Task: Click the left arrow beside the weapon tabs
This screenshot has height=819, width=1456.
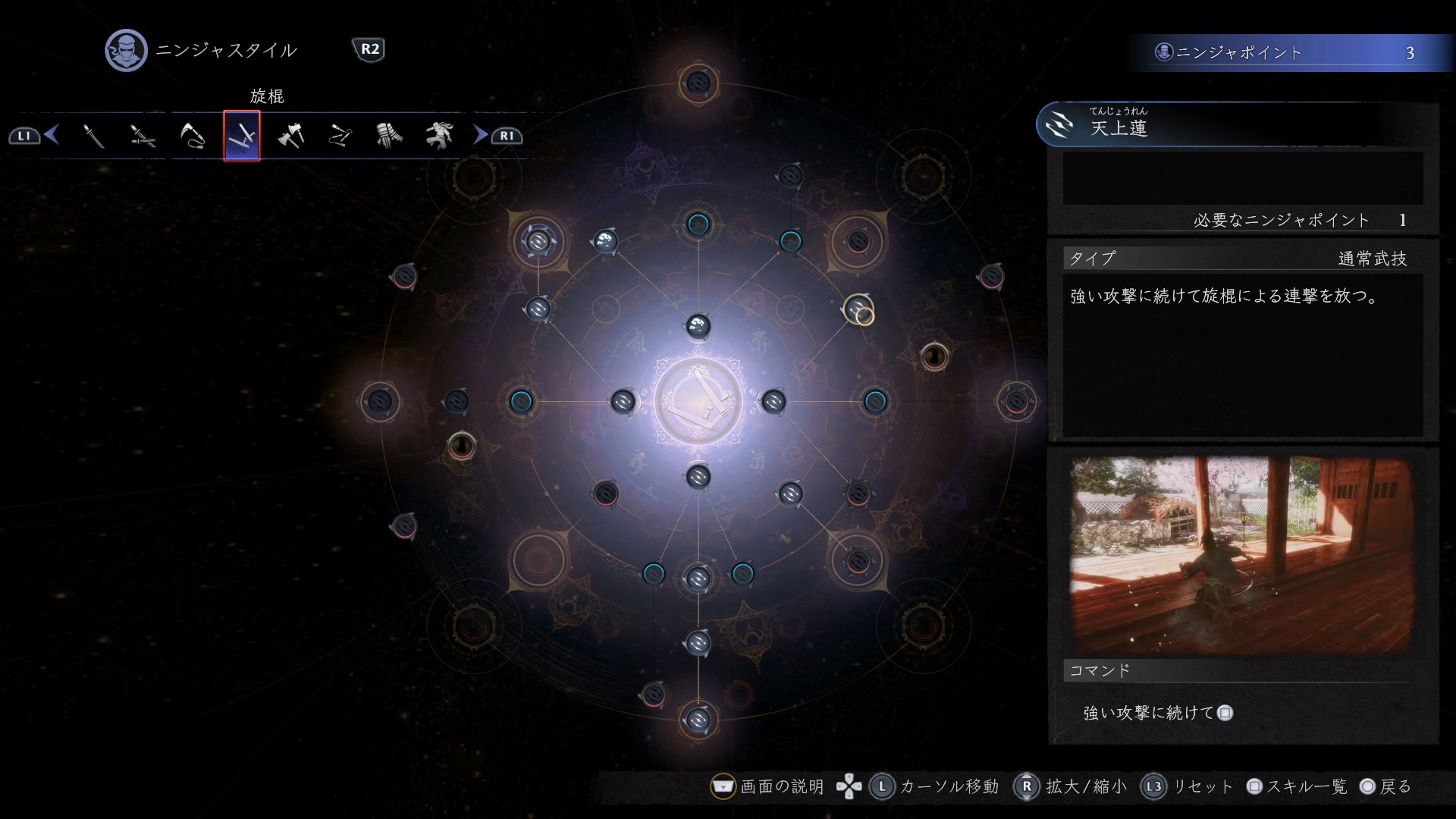Action: click(52, 135)
